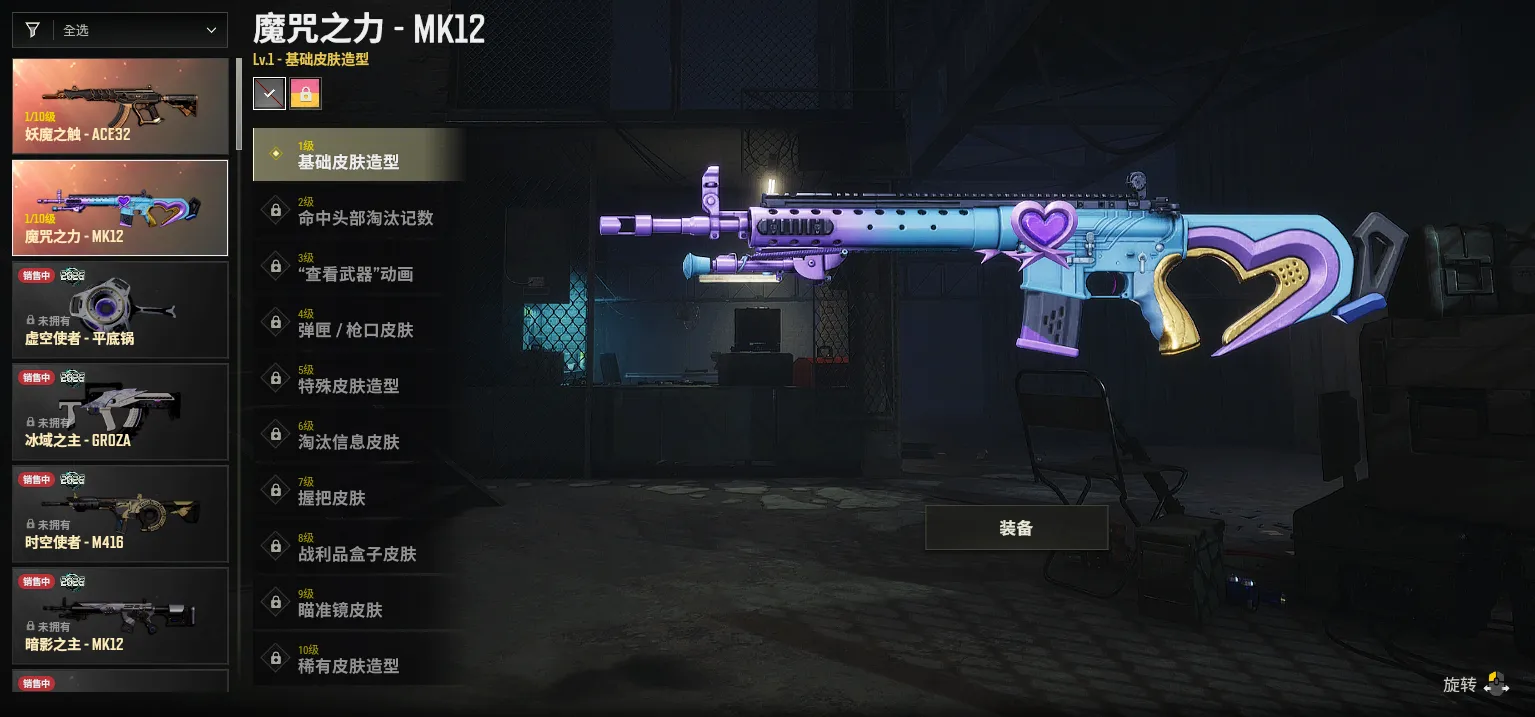
Task: Choose level 10 稀有皮肤造型
Action: tap(358, 658)
